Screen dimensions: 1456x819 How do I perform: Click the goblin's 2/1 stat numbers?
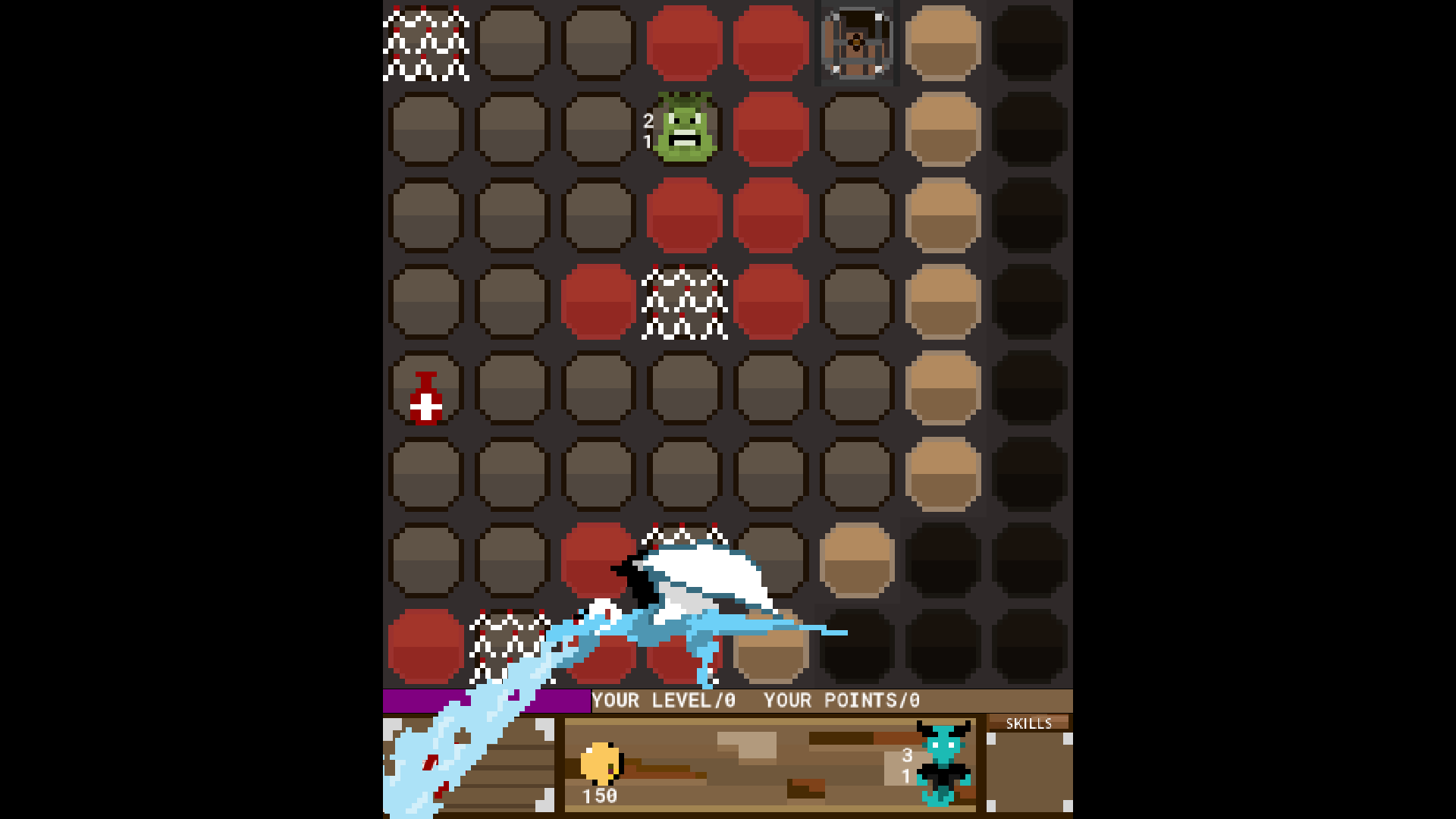[647, 130]
